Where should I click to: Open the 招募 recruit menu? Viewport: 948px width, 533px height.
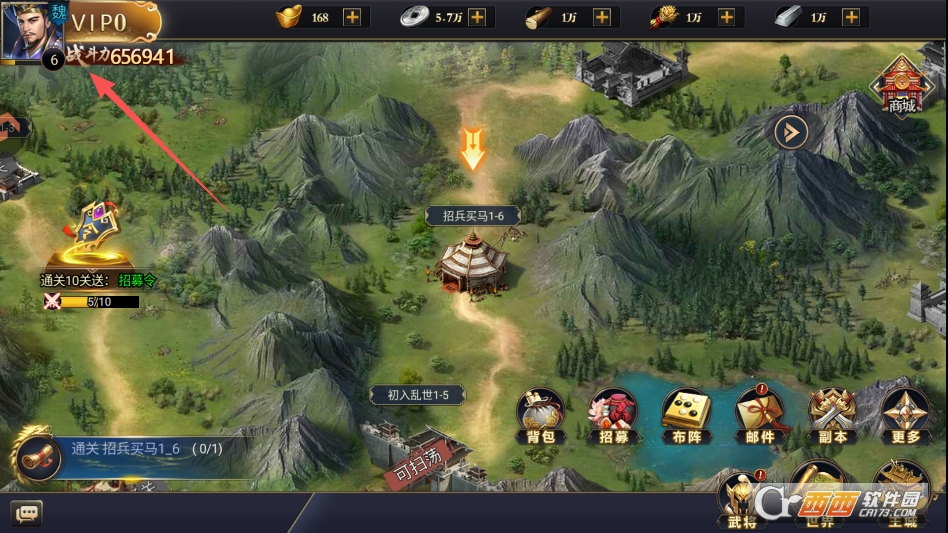tap(614, 416)
